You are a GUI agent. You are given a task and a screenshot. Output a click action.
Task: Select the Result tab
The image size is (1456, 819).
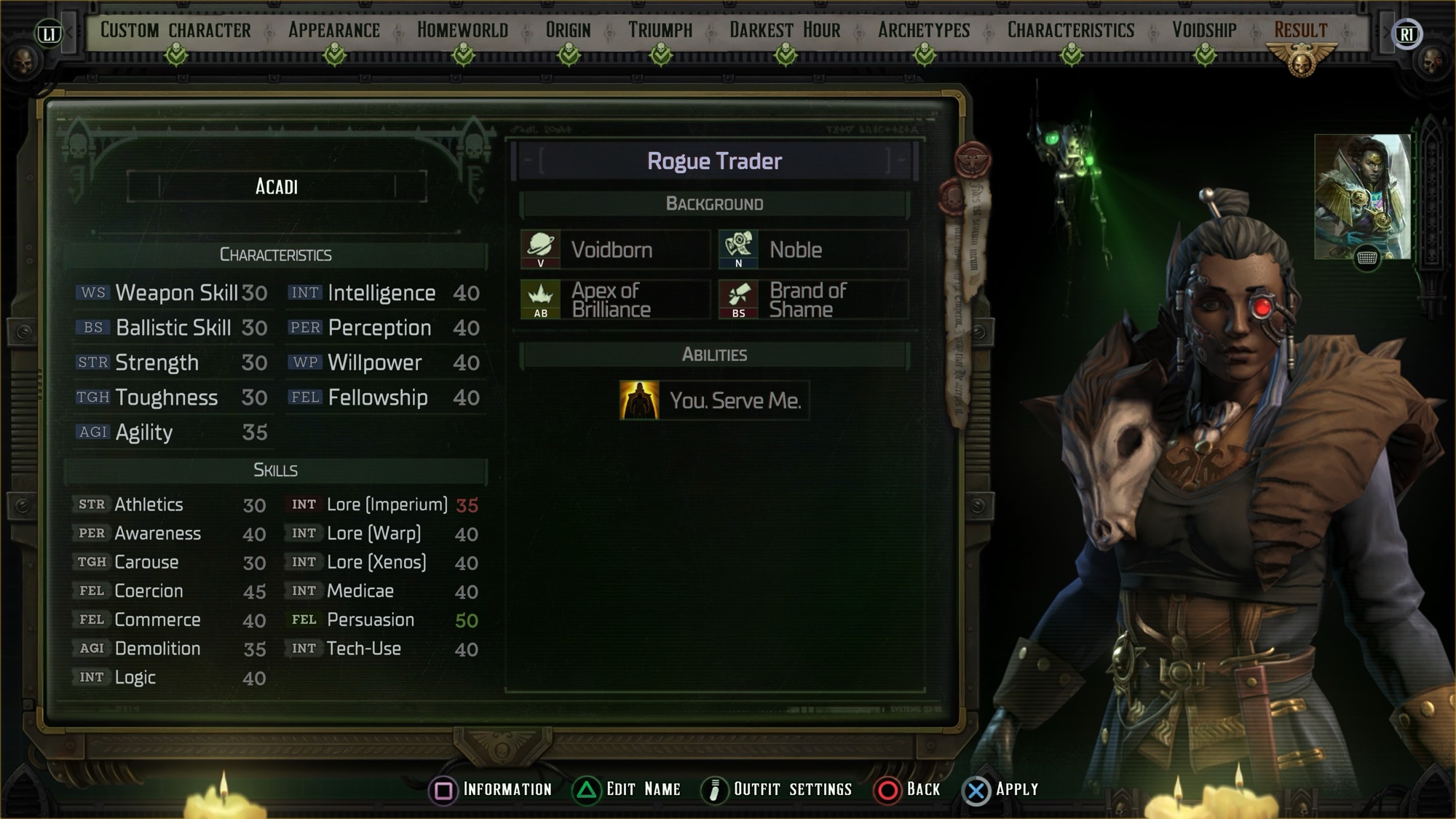coord(1301,31)
